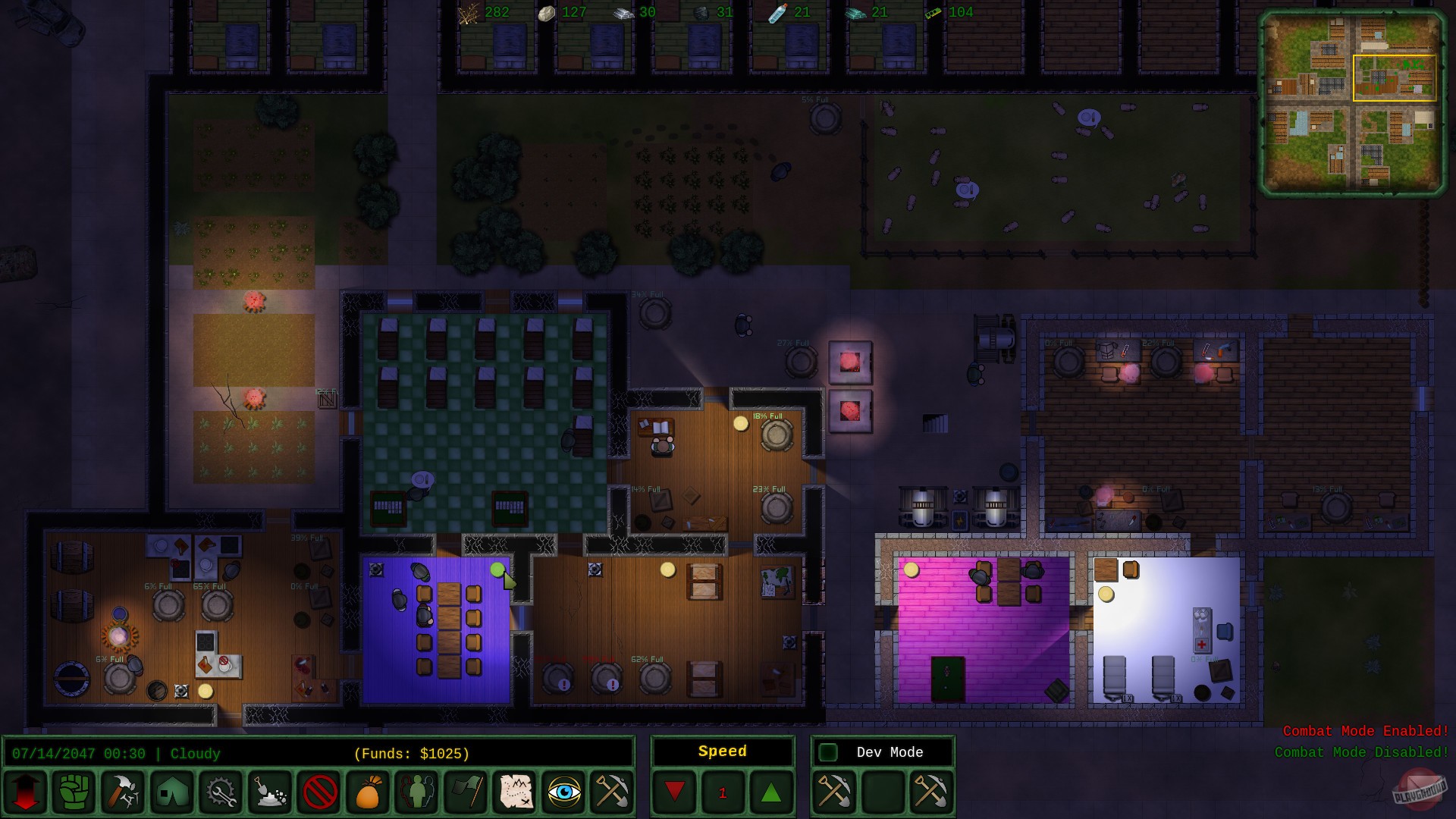
Task: Open the tent structures menu
Action: click(173, 792)
